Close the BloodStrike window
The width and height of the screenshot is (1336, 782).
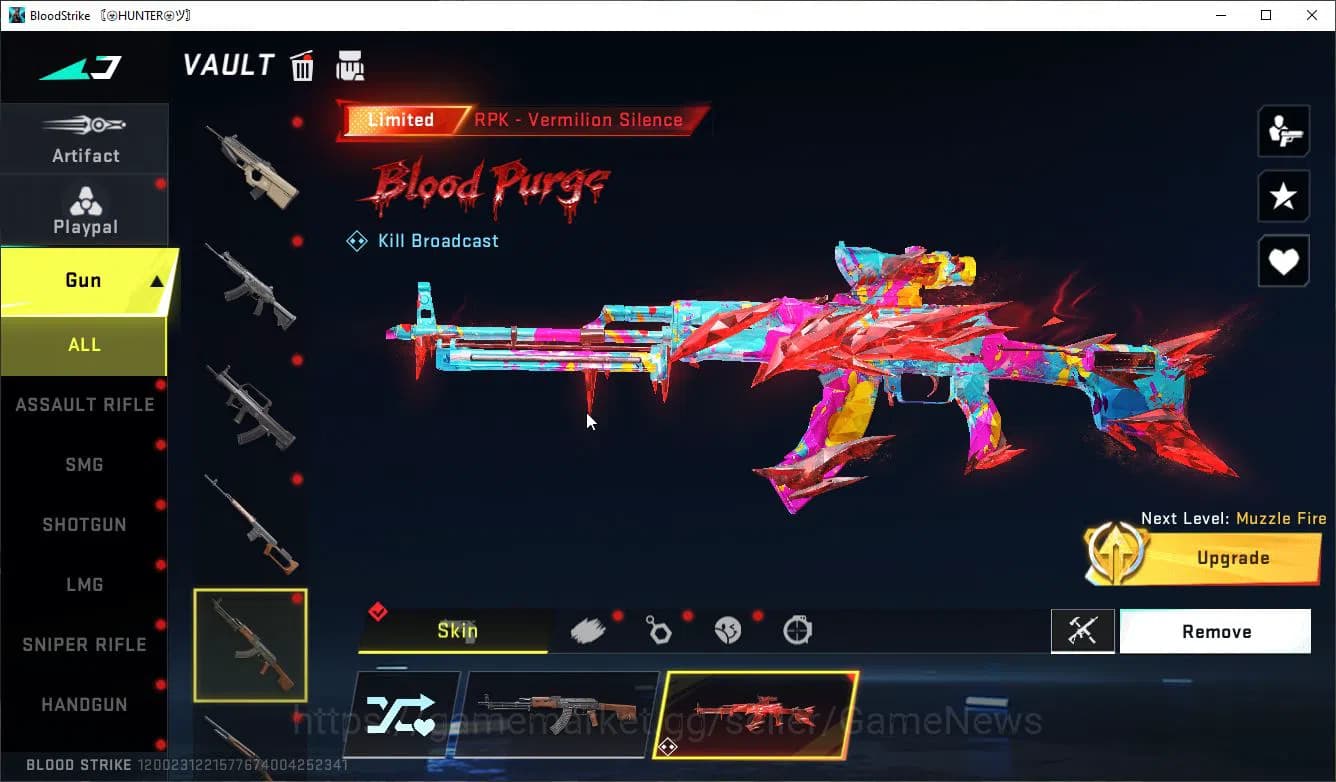1312,15
